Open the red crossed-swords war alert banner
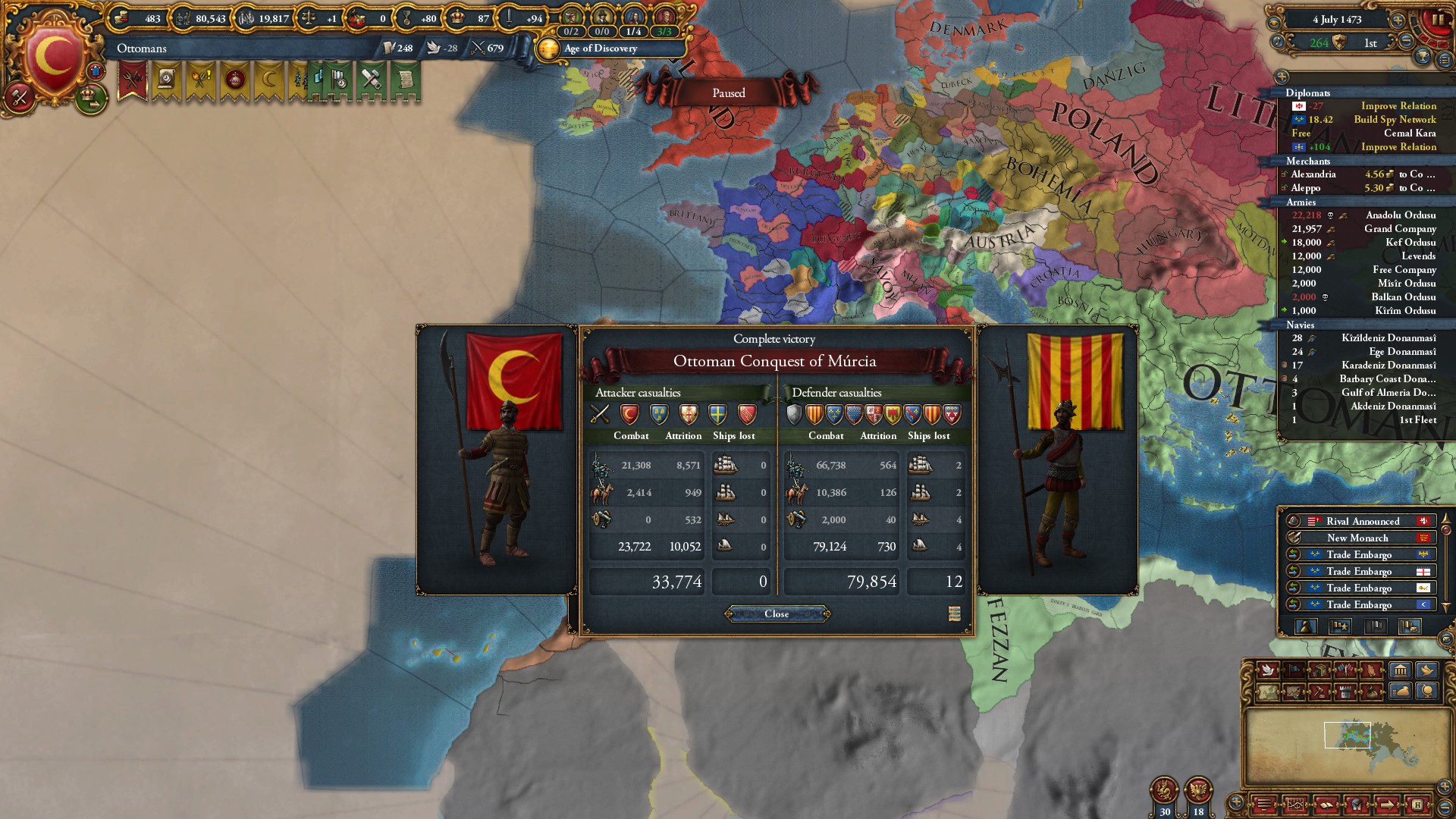 tap(132, 80)
